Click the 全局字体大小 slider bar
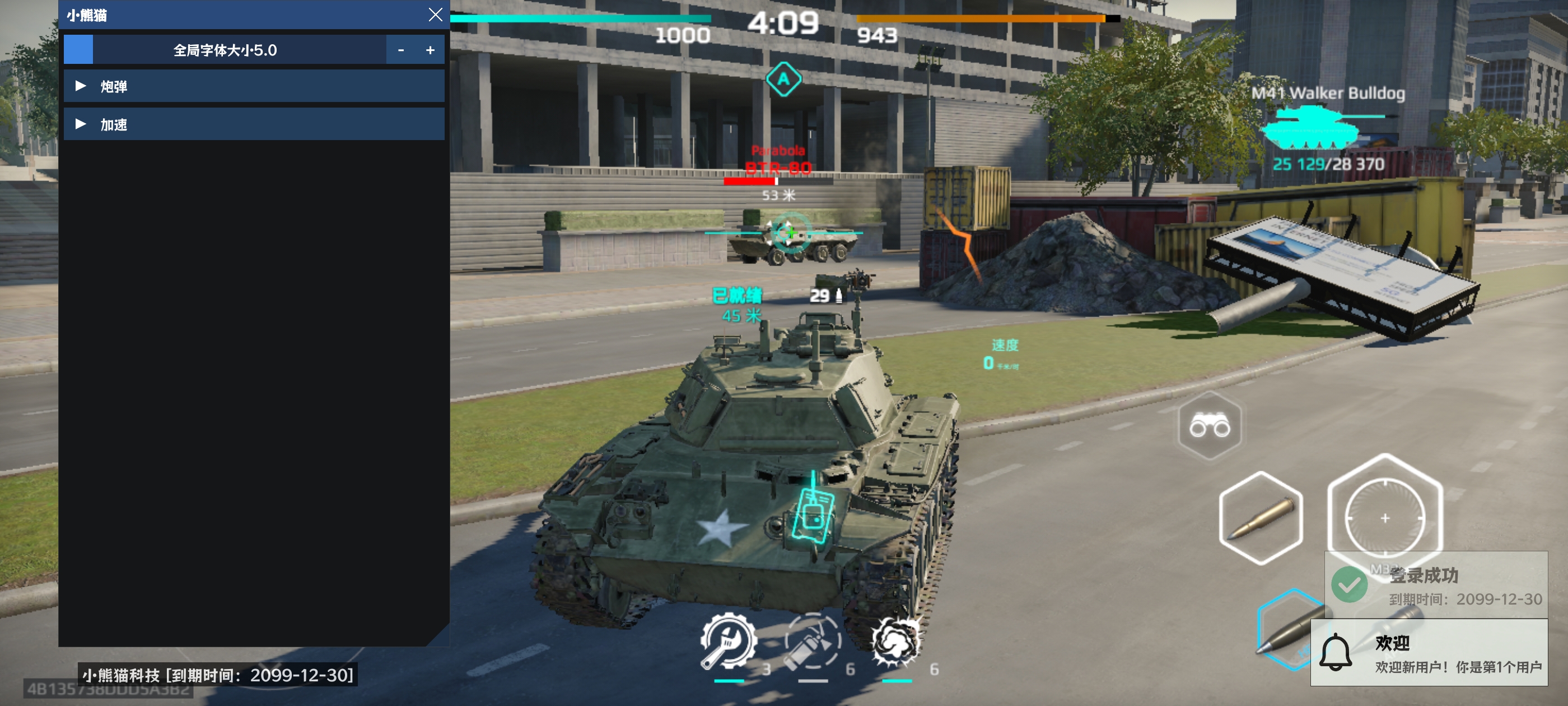The image size is (1568, 706). (225, 50)
